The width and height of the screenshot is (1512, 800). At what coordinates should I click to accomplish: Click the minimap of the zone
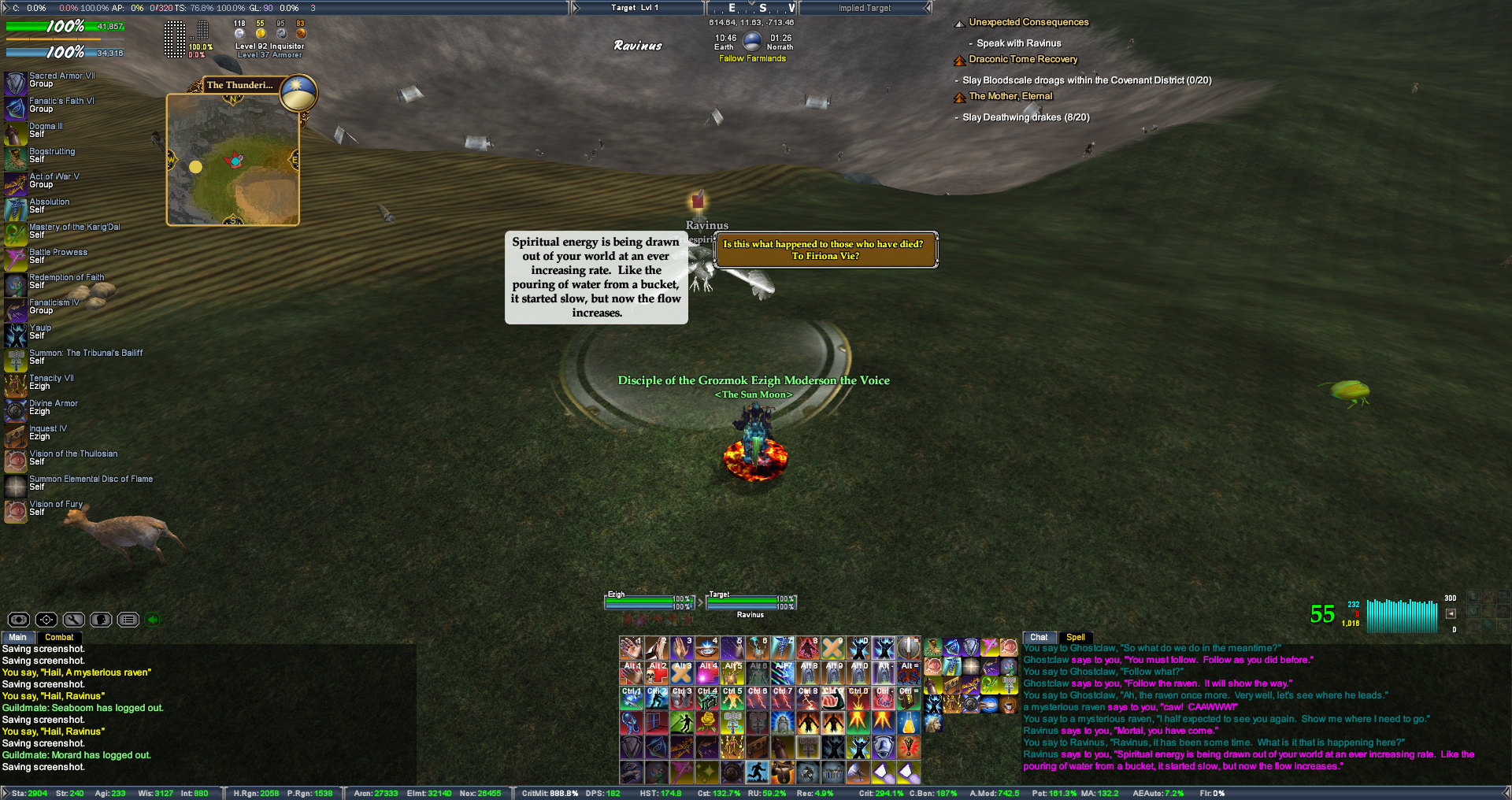[233, 161]
